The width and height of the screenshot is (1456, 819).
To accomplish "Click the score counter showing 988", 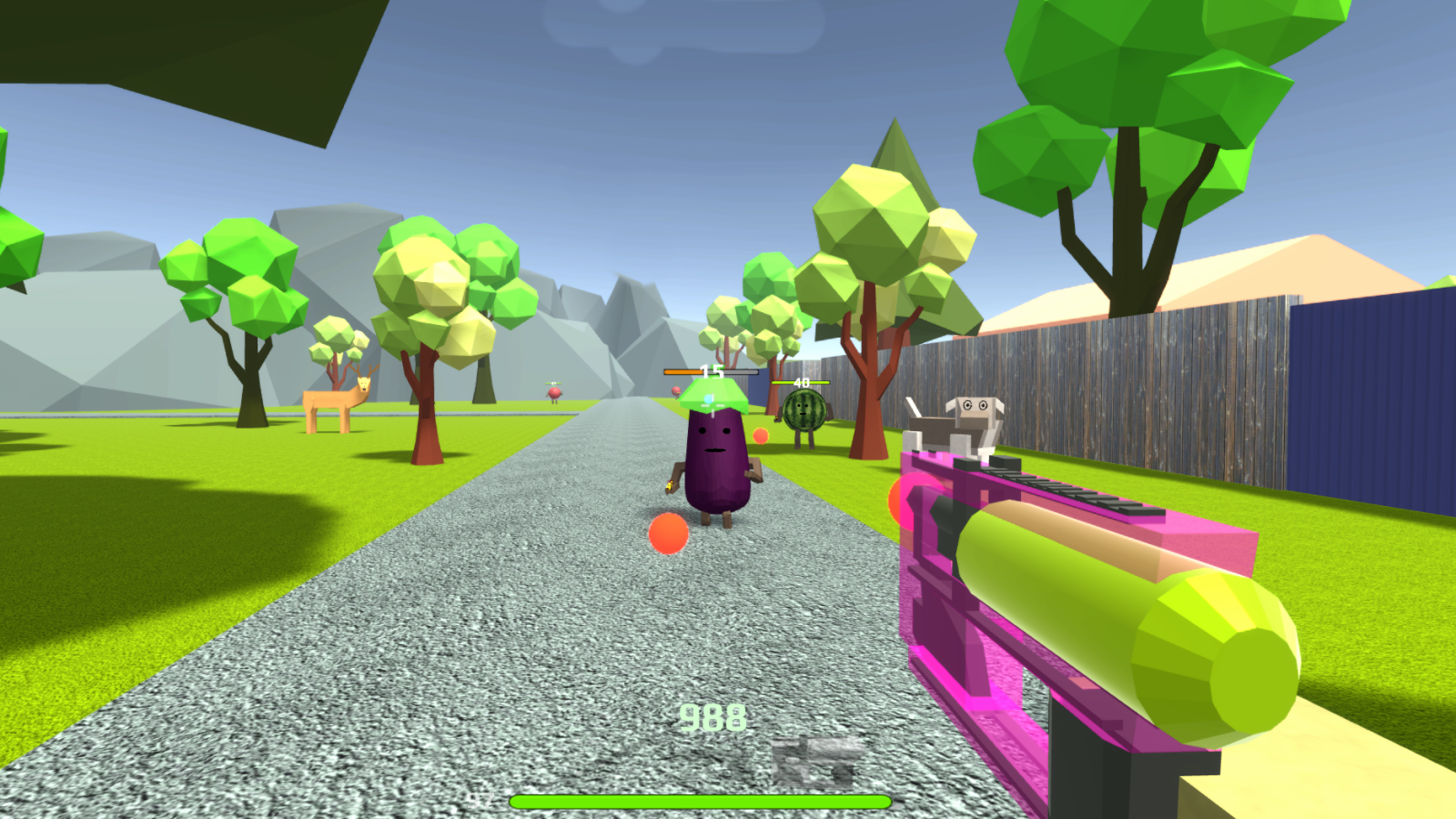I will click(712, 718).
